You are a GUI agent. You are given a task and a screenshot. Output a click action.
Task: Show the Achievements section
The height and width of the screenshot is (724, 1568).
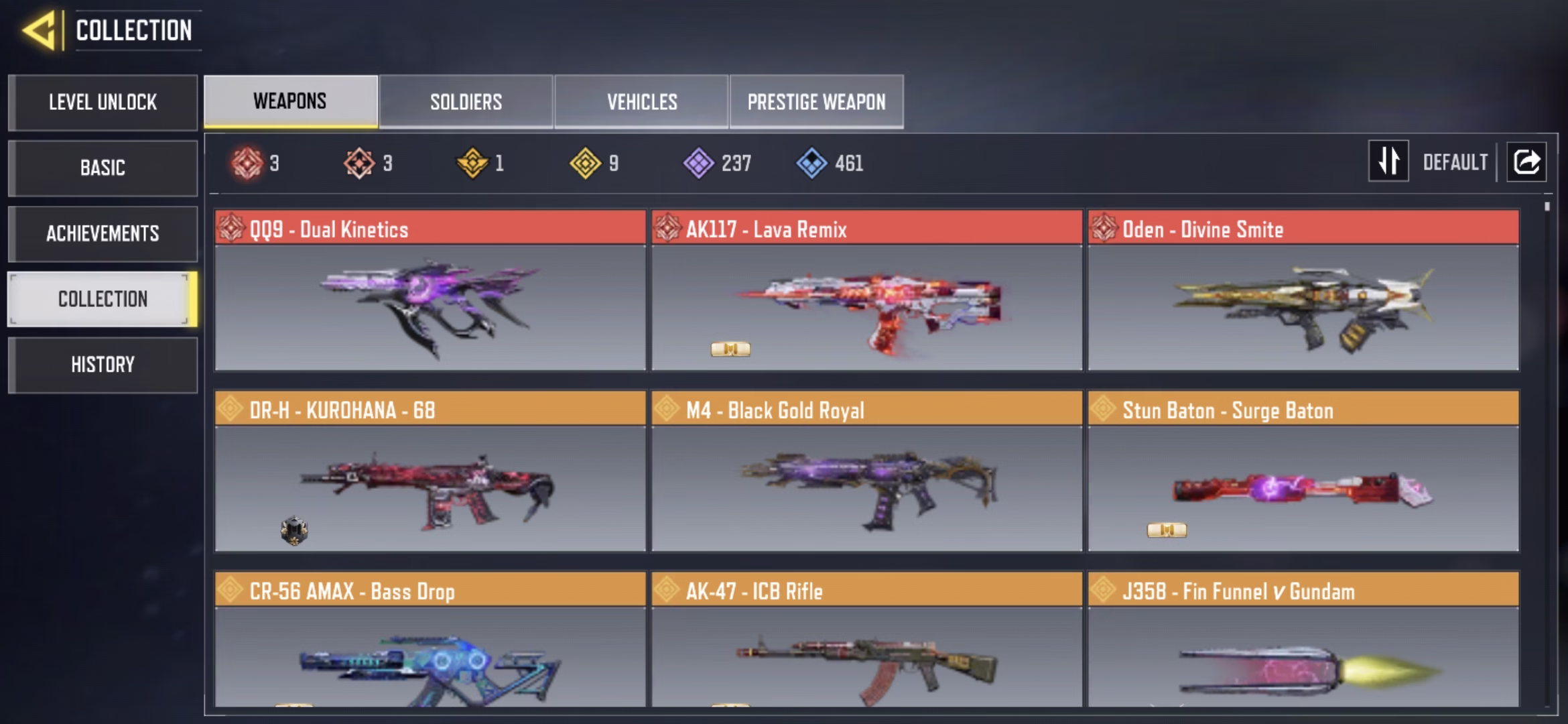[103, 233]
